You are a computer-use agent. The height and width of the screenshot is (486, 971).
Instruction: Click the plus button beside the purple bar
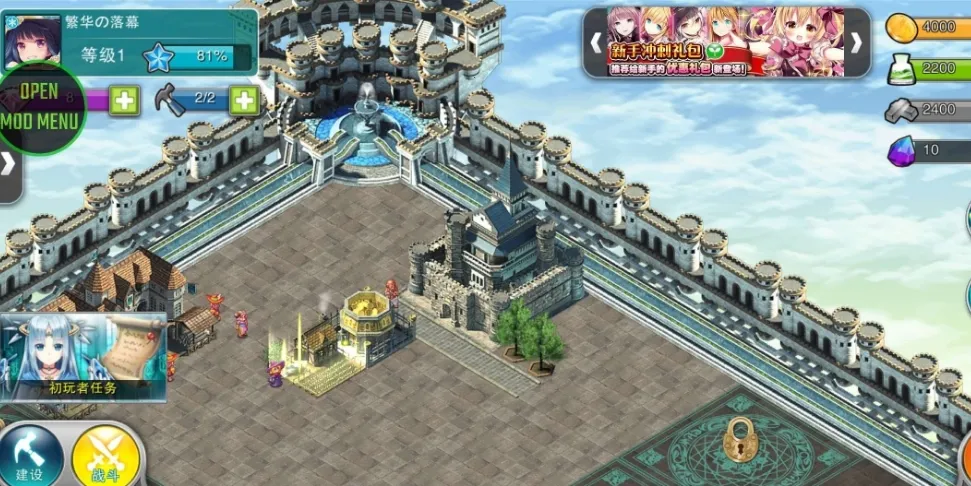point(124,100)
